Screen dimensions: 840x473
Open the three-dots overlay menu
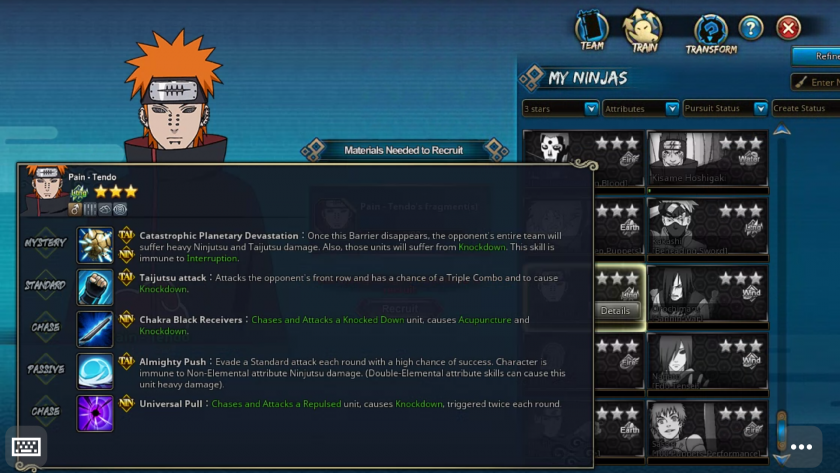tap(801, 447)
